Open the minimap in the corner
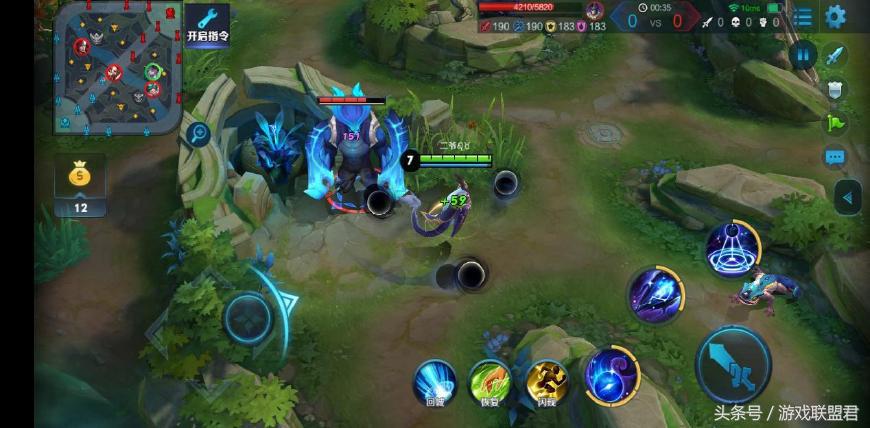The height and width of the screenshot is (428, 870). point(118,67)
